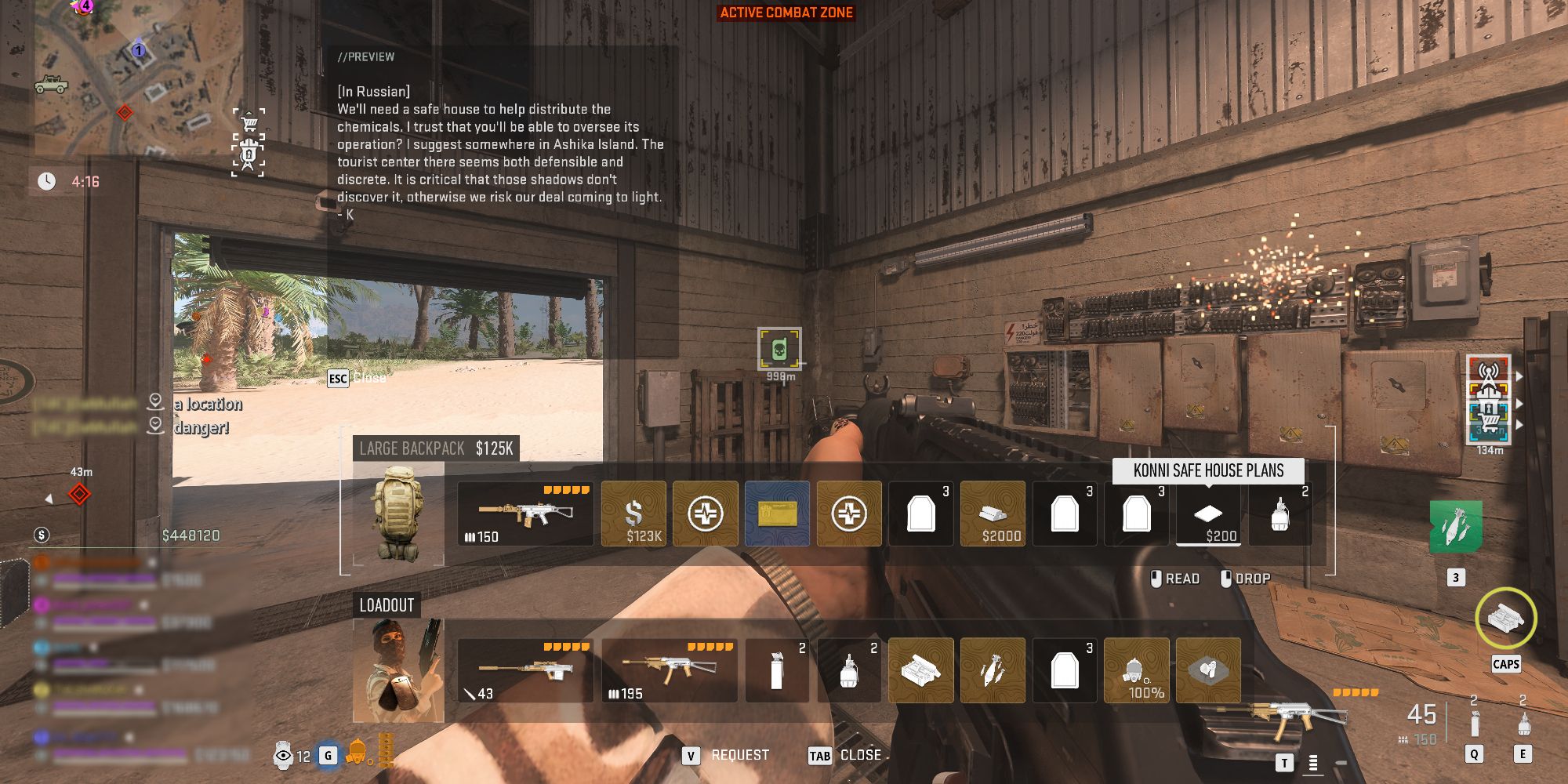Select the gold bars worth $2000
Viewport: 1568px width, 784px height.
(x=993, y=514)
